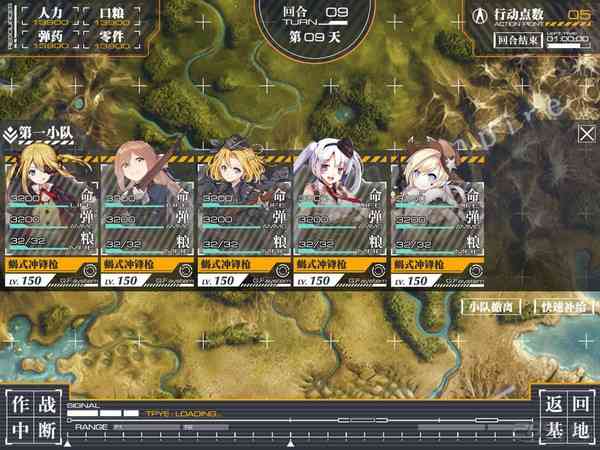The width and height of the screenshot is (600, 450).
Task: Choose the brown-haired girl's unit card
Action: point(149,215)
